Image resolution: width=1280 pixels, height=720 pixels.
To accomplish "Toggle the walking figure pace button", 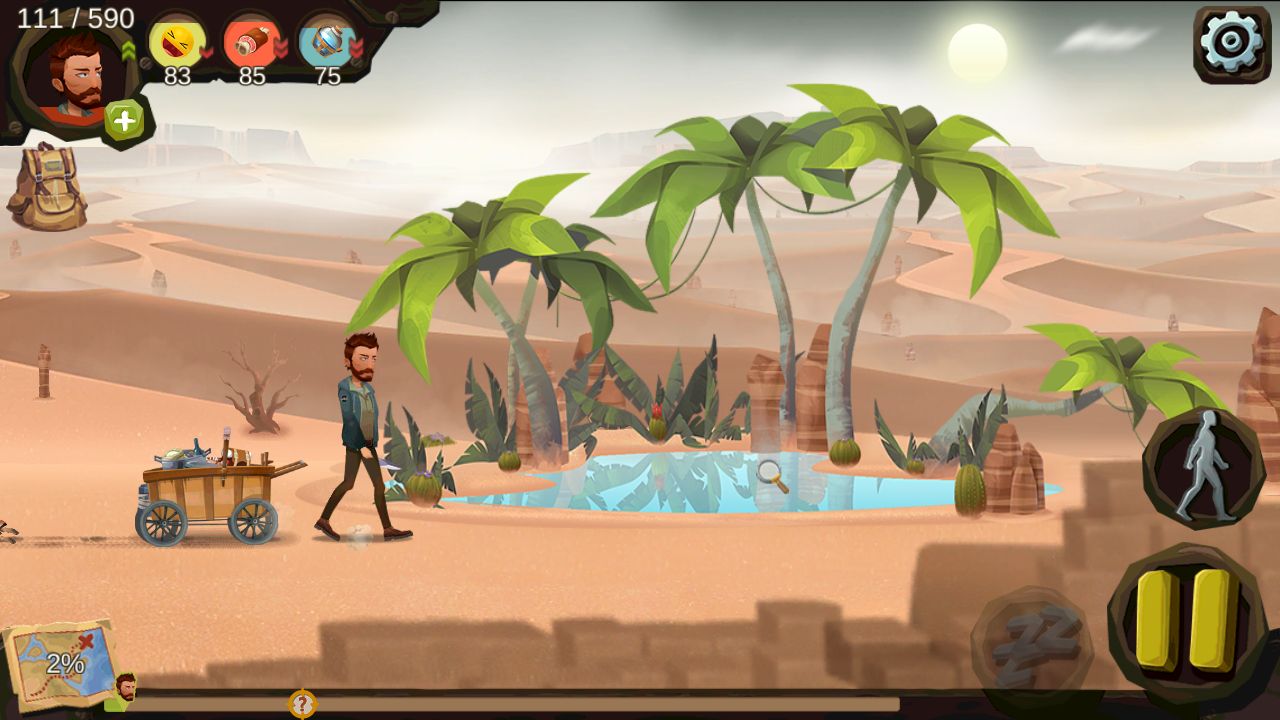I will click(x=1204, y=467).
